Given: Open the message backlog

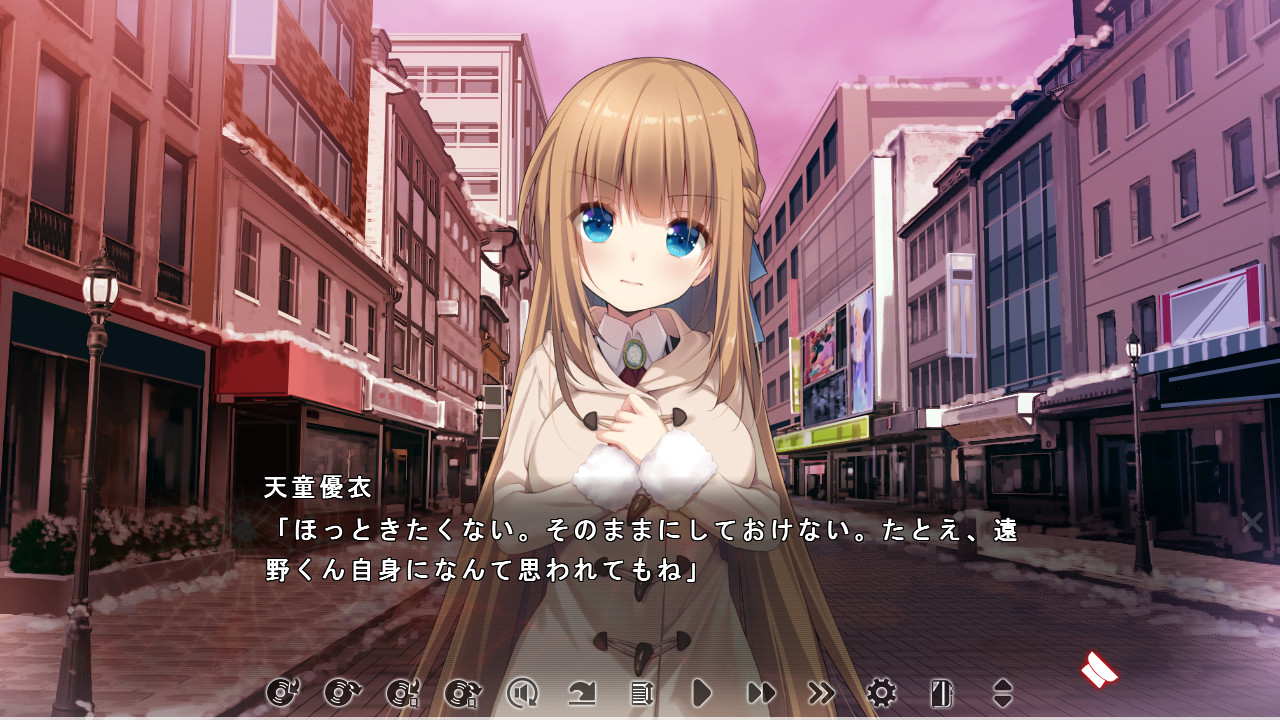Looking at the screenshot, I should coord(641,690).
